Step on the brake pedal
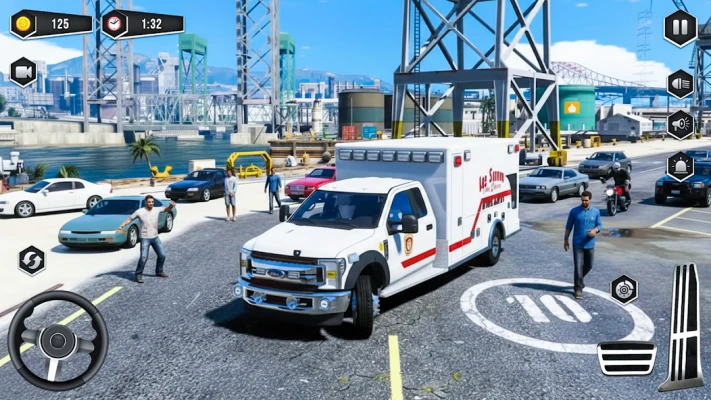This screenshot has width=711, height=400. 626,357
